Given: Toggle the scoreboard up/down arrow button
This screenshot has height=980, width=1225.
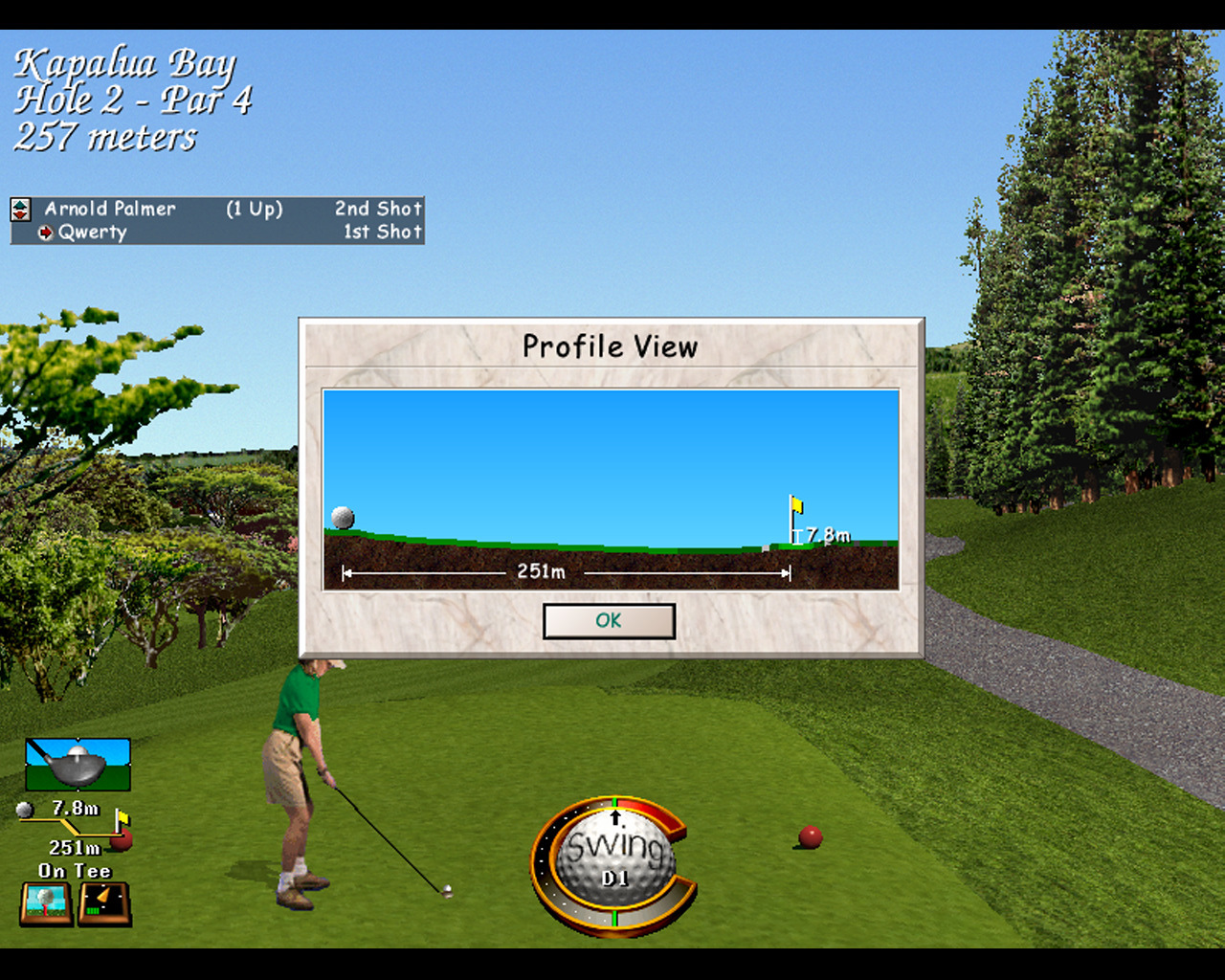Looking at the screenshot, I should tap(20, 209).
